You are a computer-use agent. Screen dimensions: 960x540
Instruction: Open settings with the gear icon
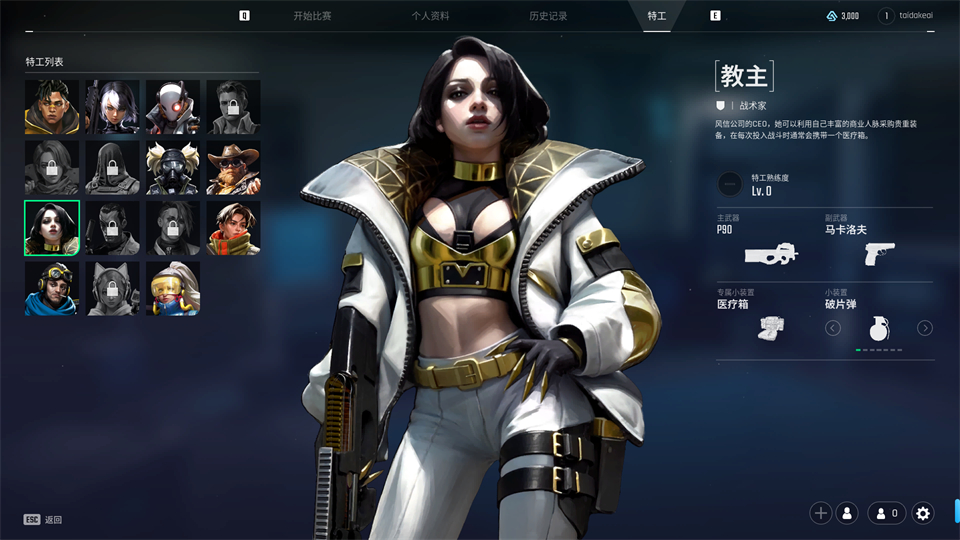[x=923, y=513]
